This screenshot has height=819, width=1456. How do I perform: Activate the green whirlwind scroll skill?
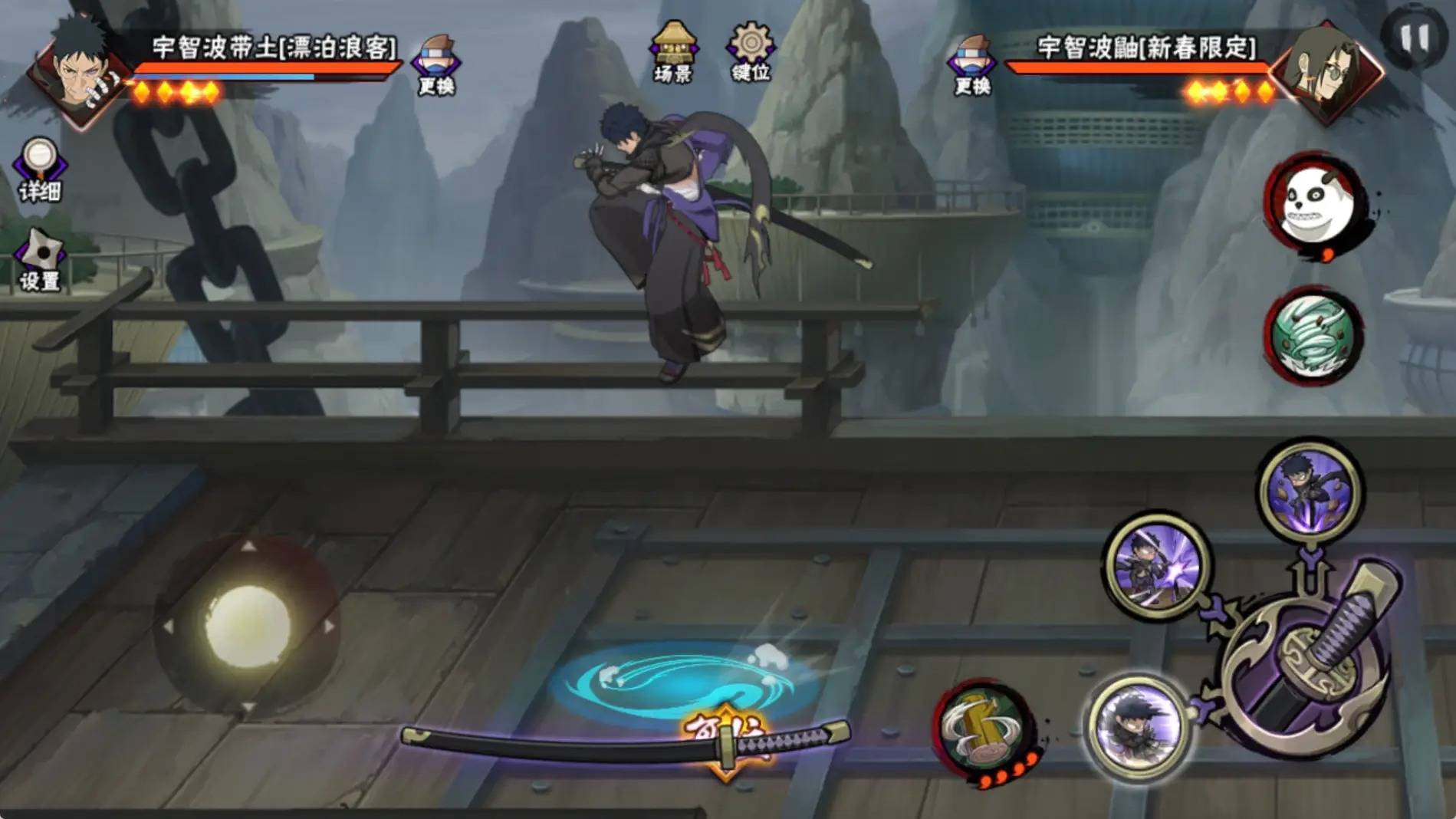point(1313,337)
